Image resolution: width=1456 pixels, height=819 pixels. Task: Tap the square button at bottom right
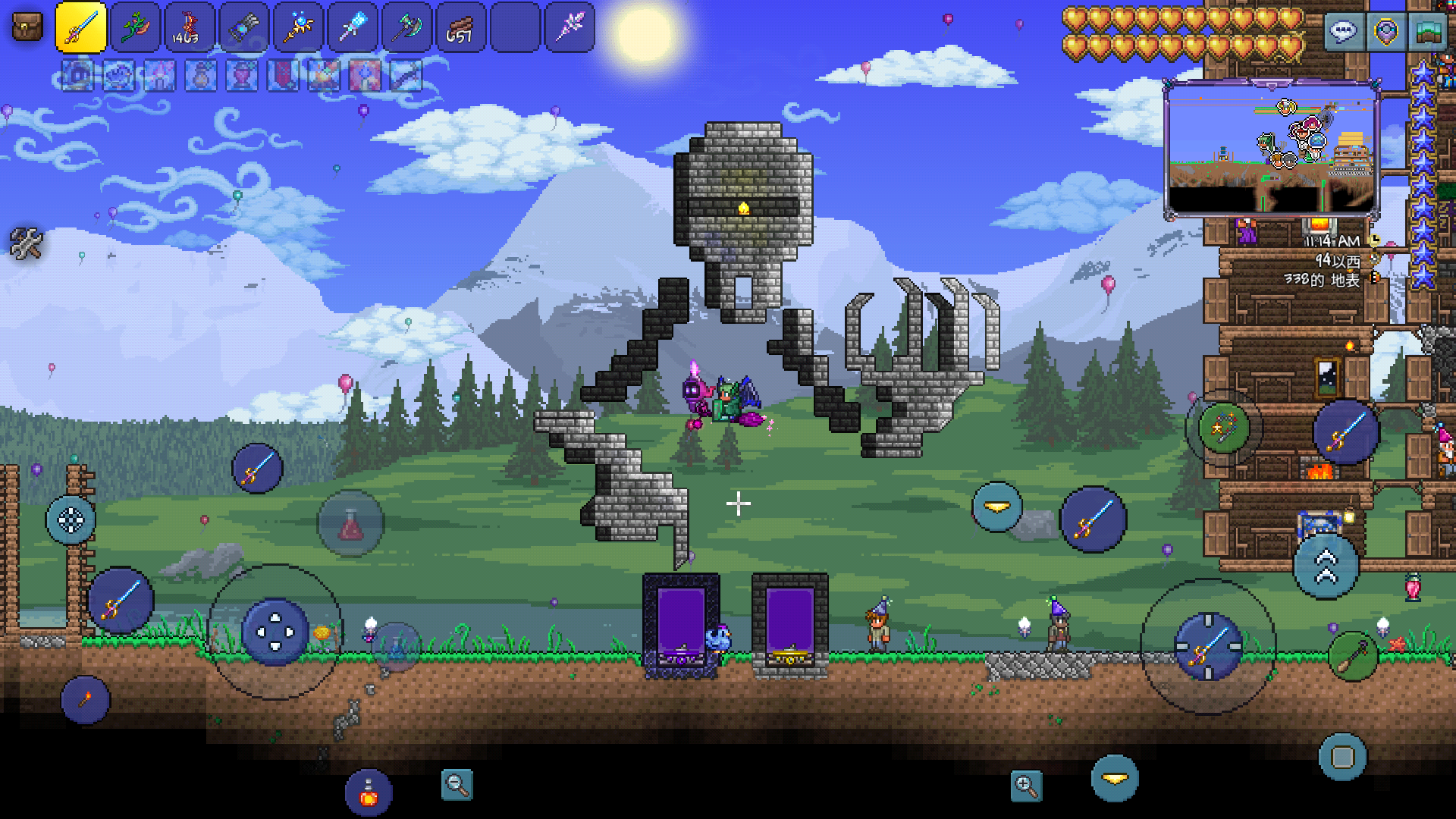click(x=1342, y=757)
